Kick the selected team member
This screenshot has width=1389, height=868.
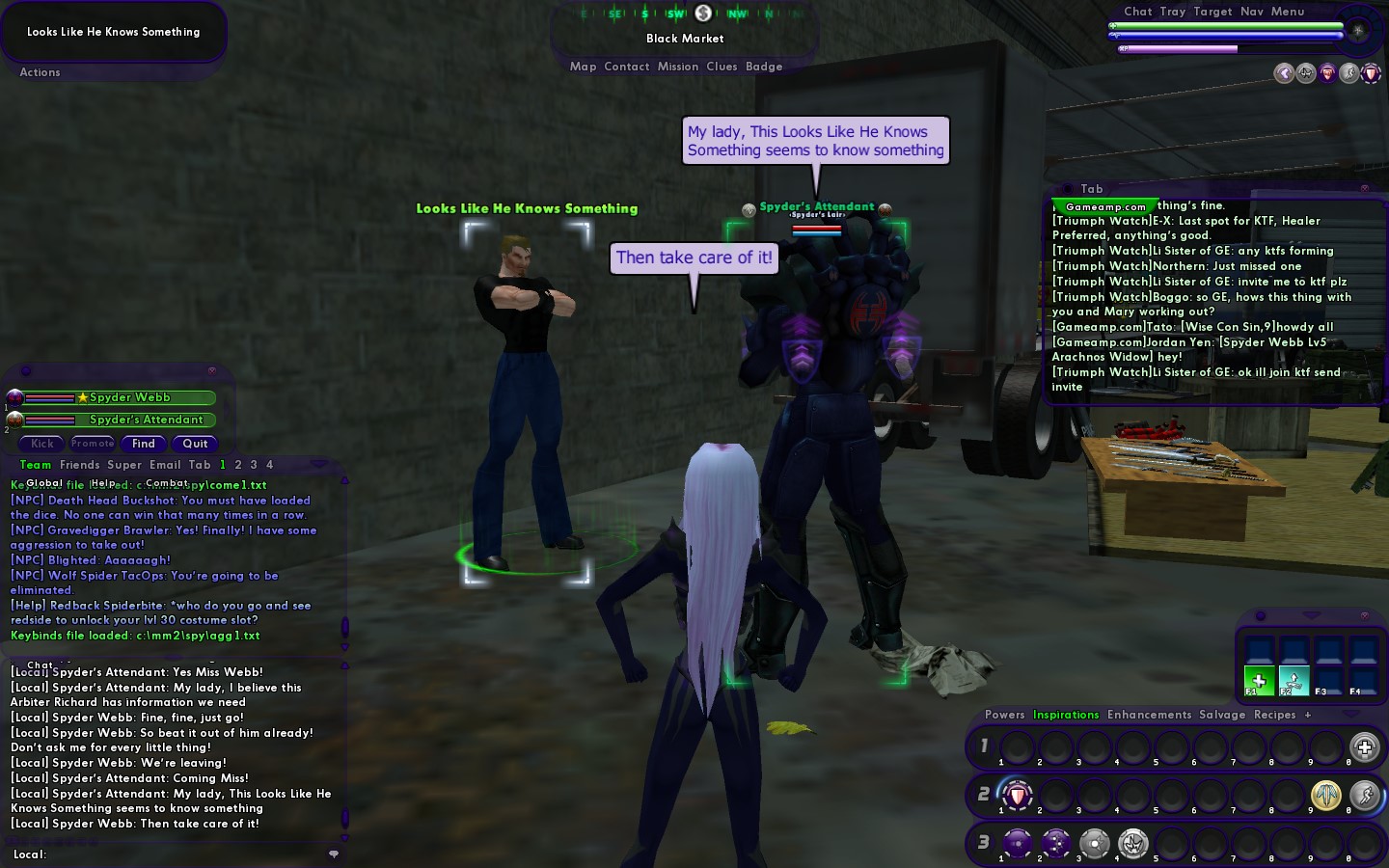[x=42, y=444]
